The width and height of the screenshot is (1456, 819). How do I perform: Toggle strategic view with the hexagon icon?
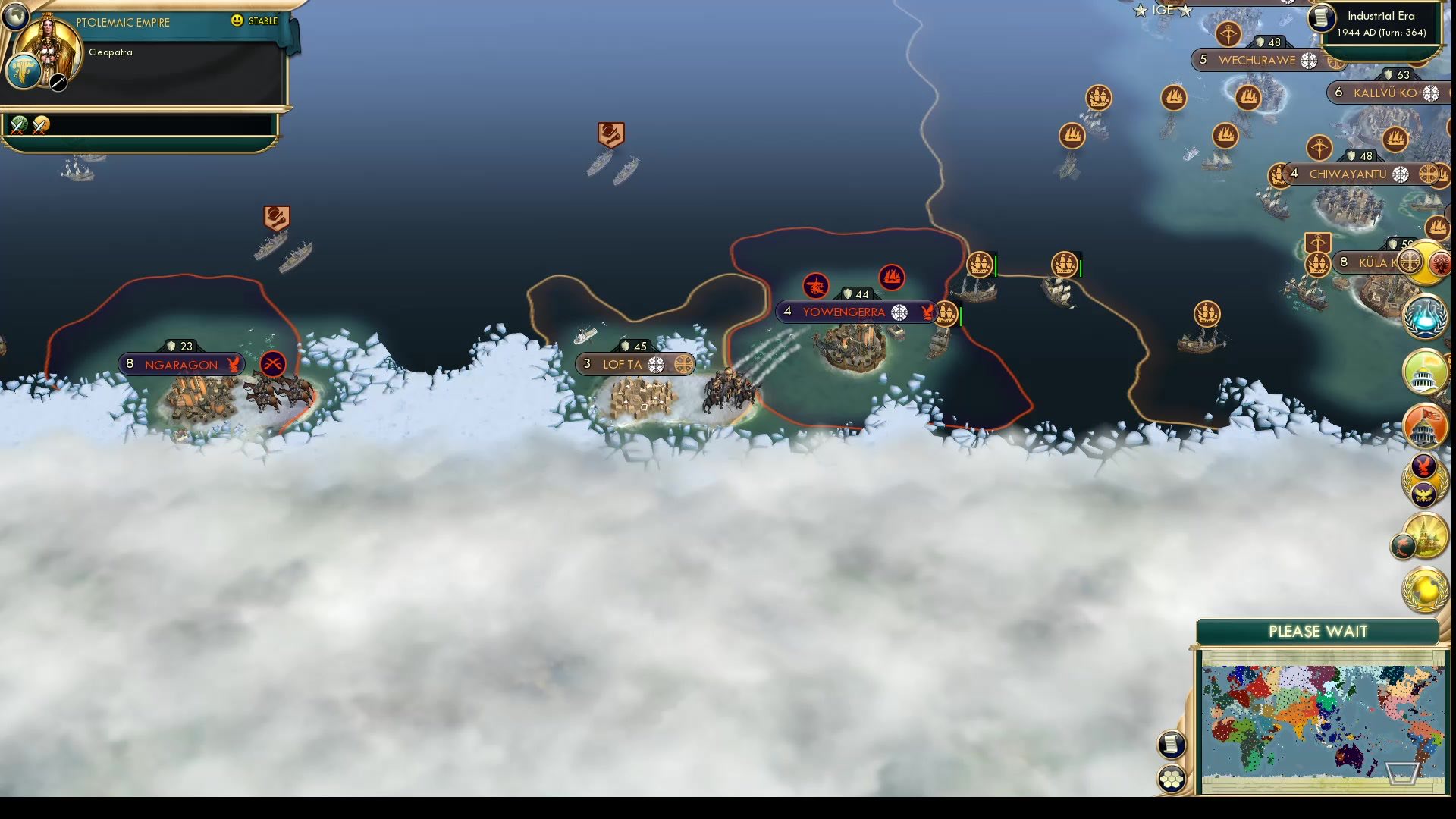pos(1172,777)
